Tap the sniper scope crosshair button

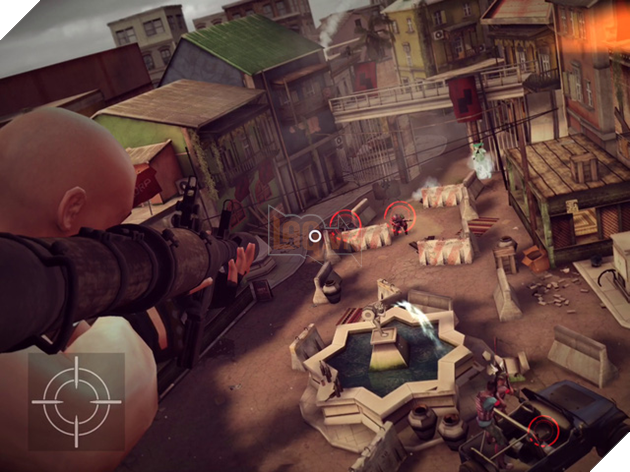click(76, 400)
